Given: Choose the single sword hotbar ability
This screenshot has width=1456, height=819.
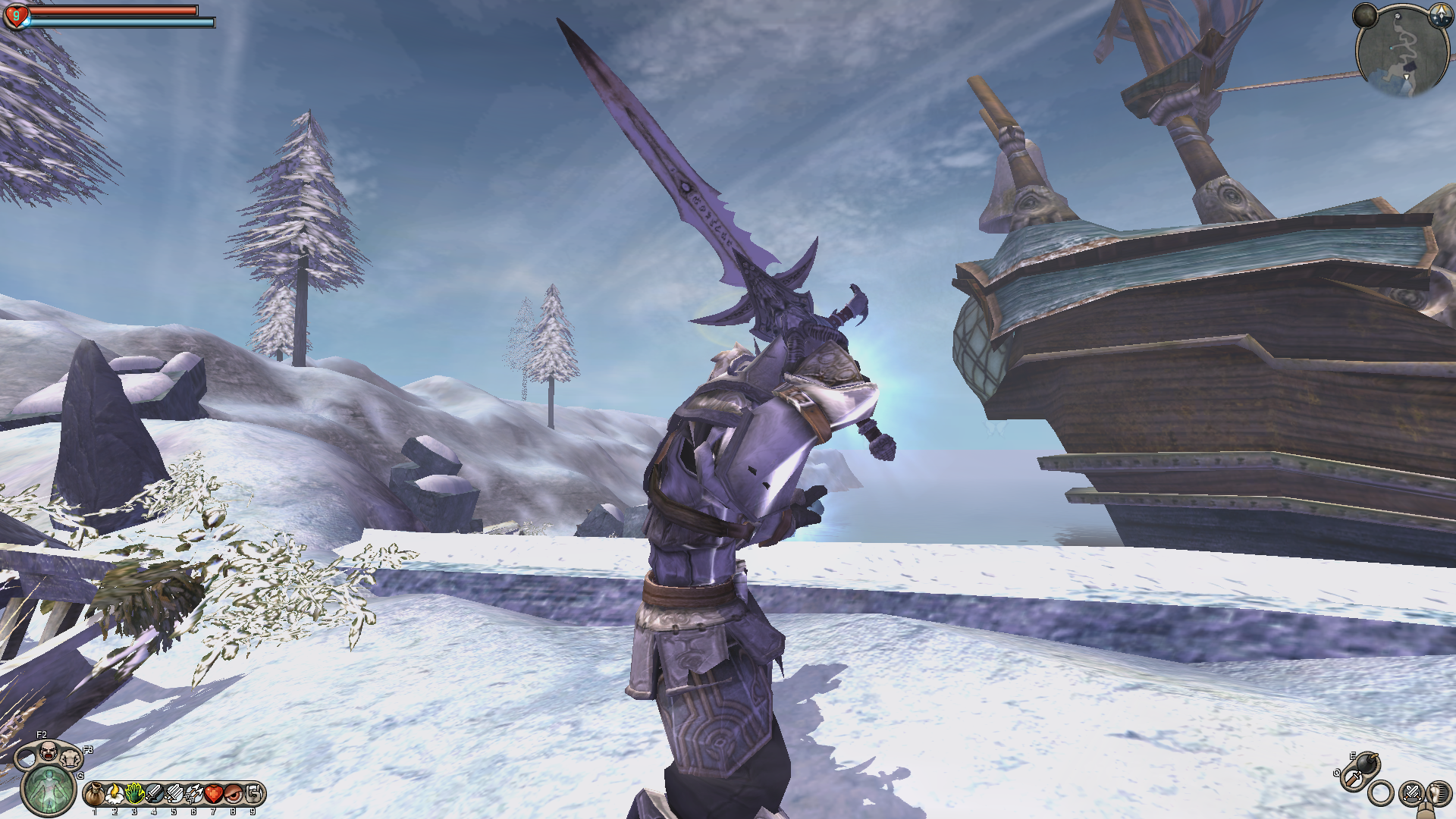Looking at the screenshot, I should [x=154, y=794].
